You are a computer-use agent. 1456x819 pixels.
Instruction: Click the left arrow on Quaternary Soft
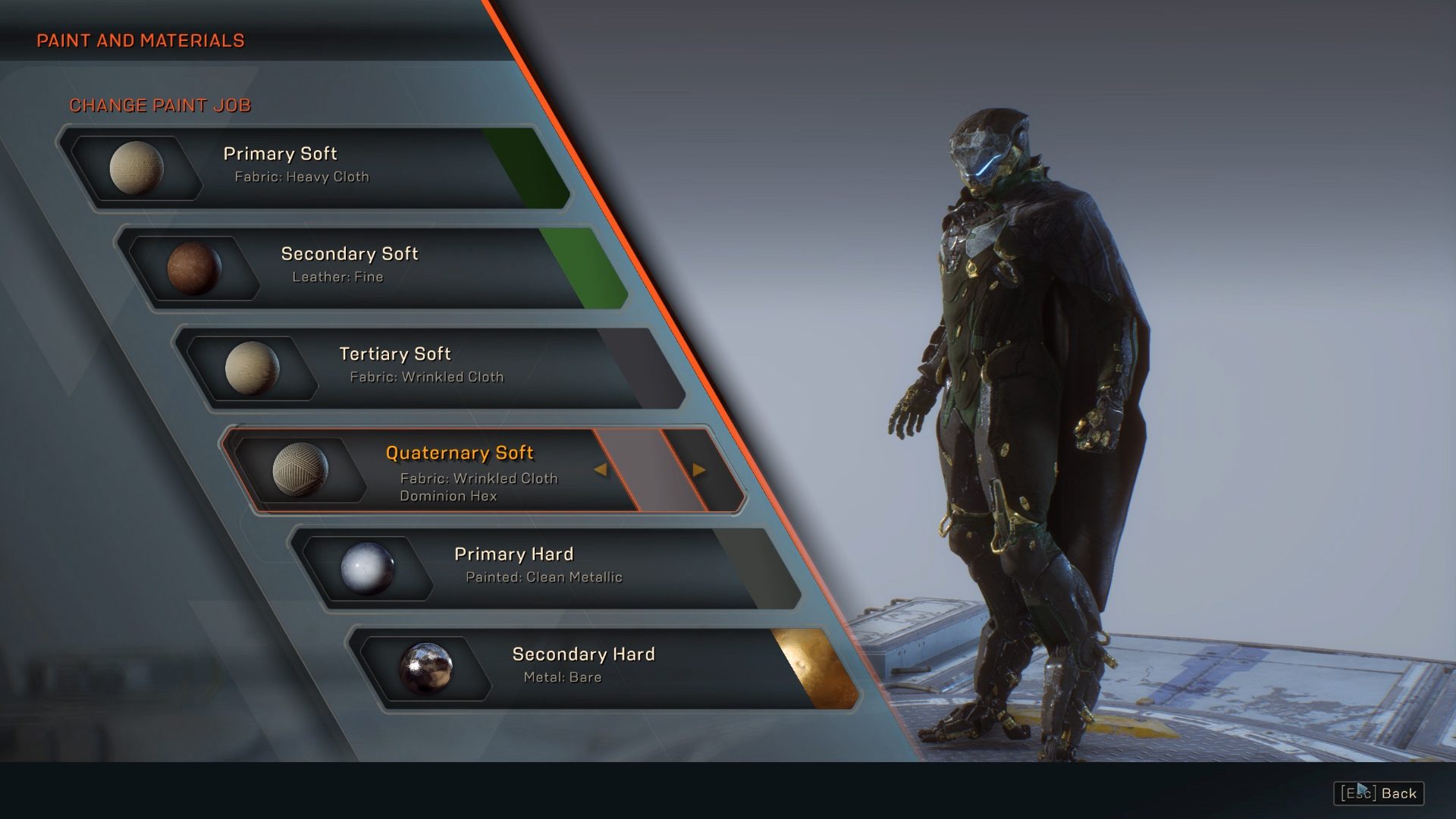point(601,469)
